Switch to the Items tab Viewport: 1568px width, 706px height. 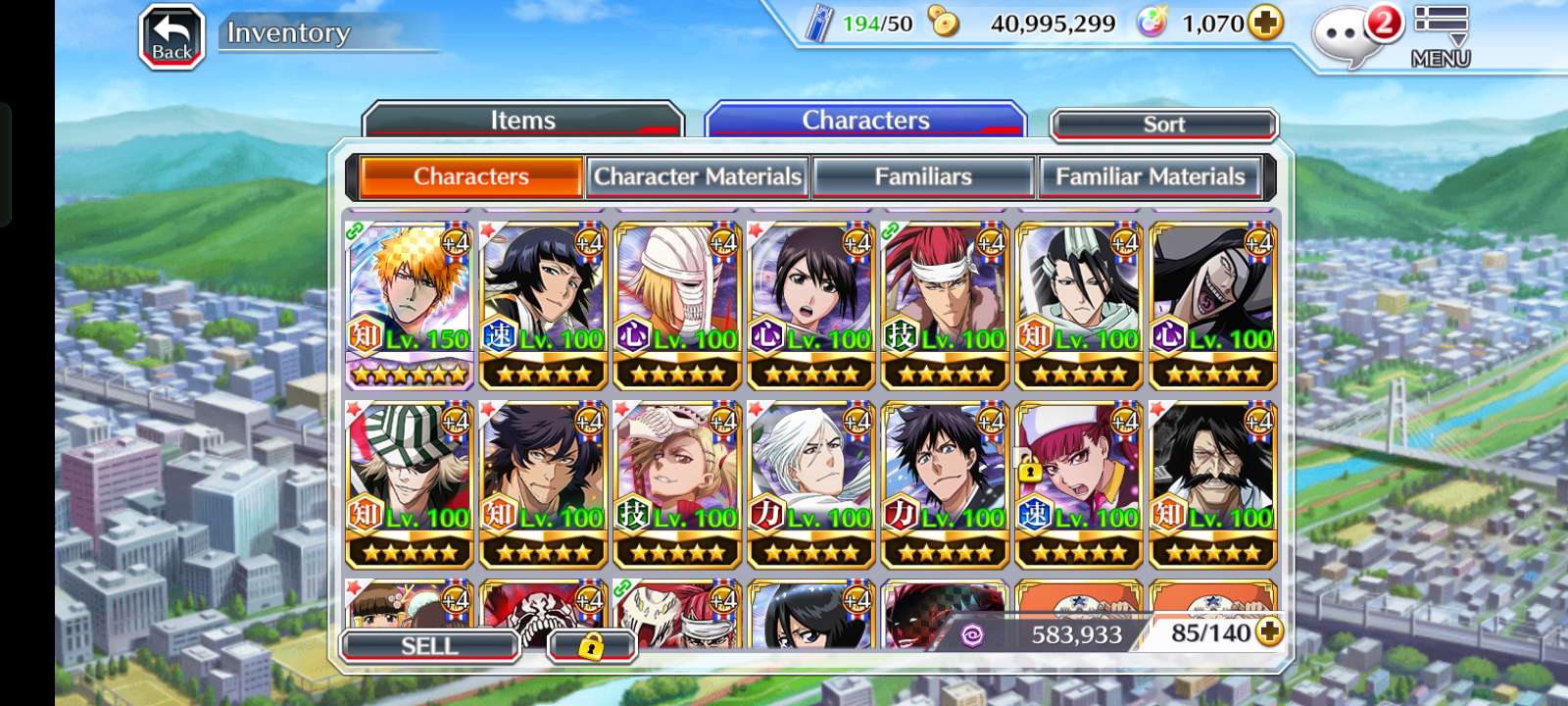(x=522, y=121)
